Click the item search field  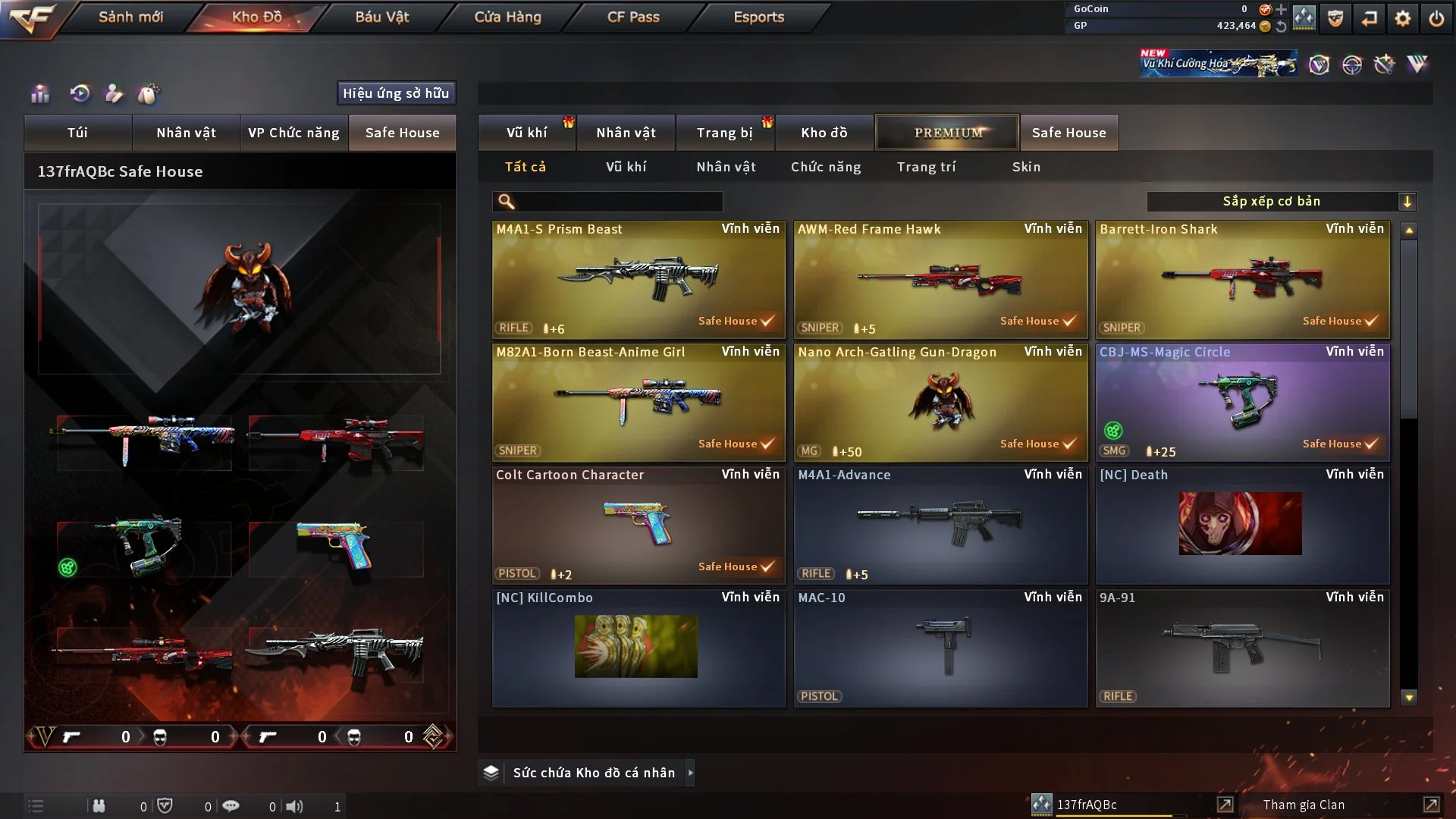(x=618, y=202)
